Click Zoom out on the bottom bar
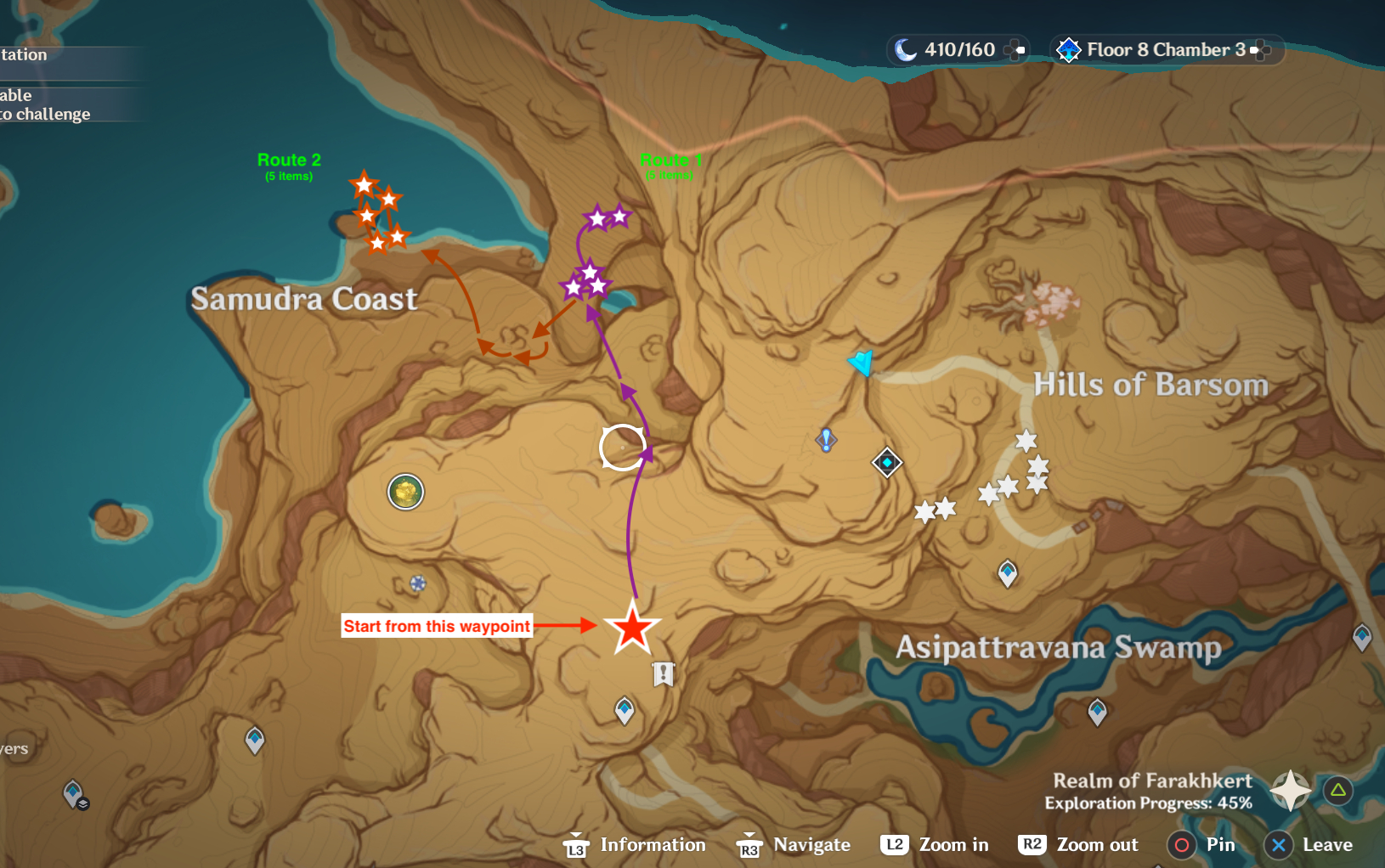Image resolution: width=1385 pixels, height=868 pixels. tap(1097, 844)
